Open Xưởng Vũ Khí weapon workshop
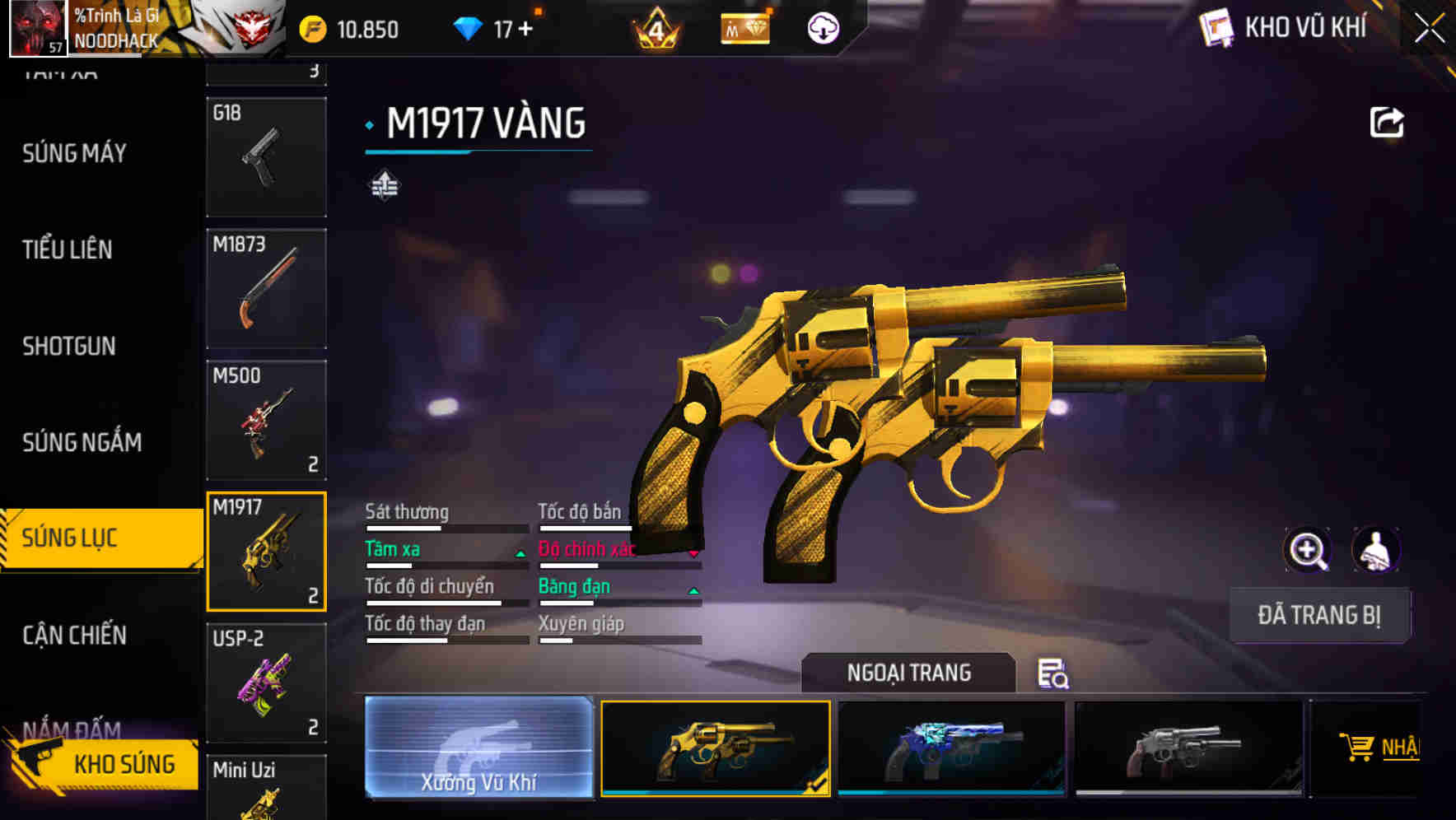 tap(478, 748)
